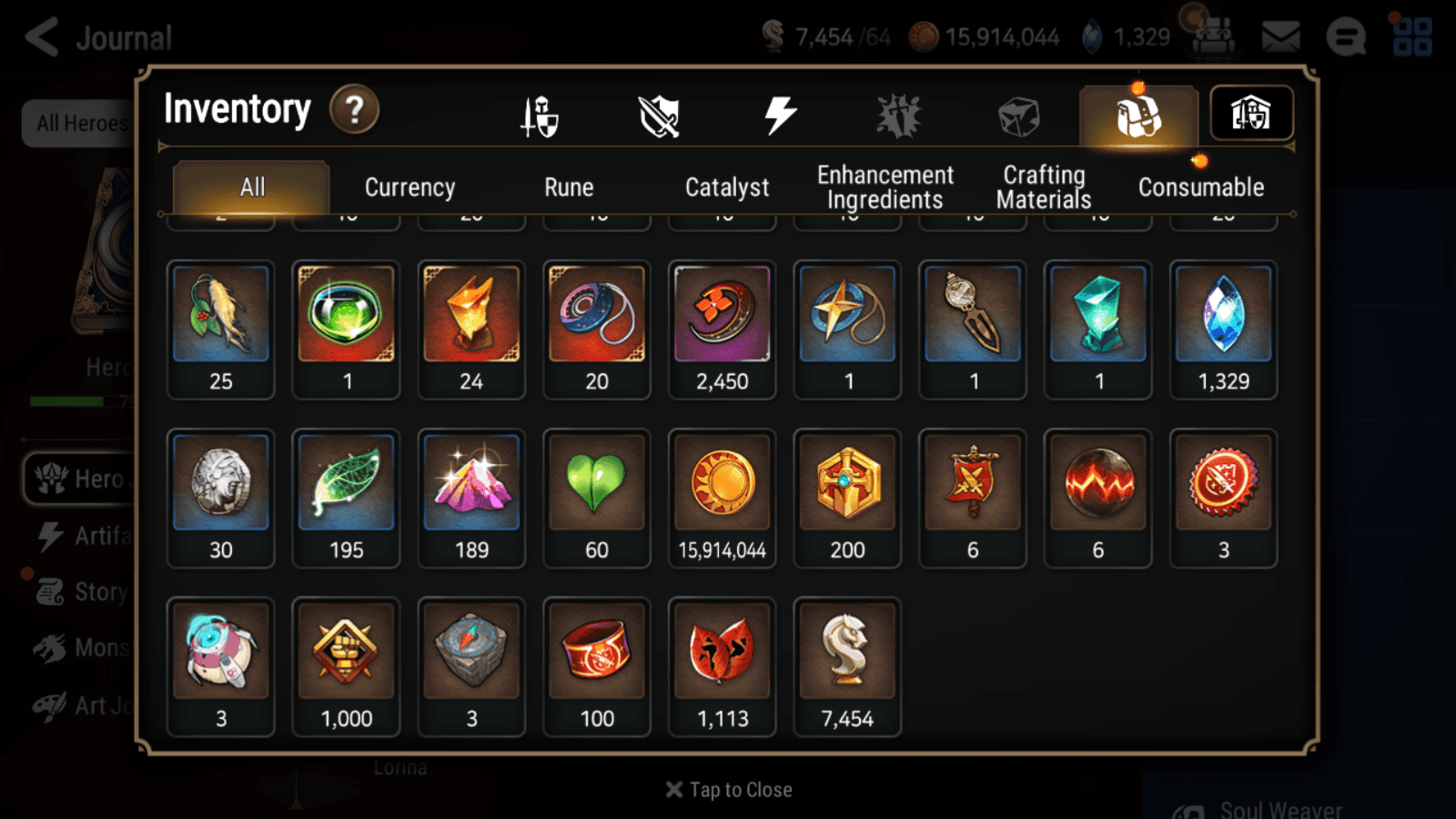The width and height of the screenshot is (1456, 819).
Task: Tap 'Tap to Close' to dismiss inventory
Action: pos(727,789)
